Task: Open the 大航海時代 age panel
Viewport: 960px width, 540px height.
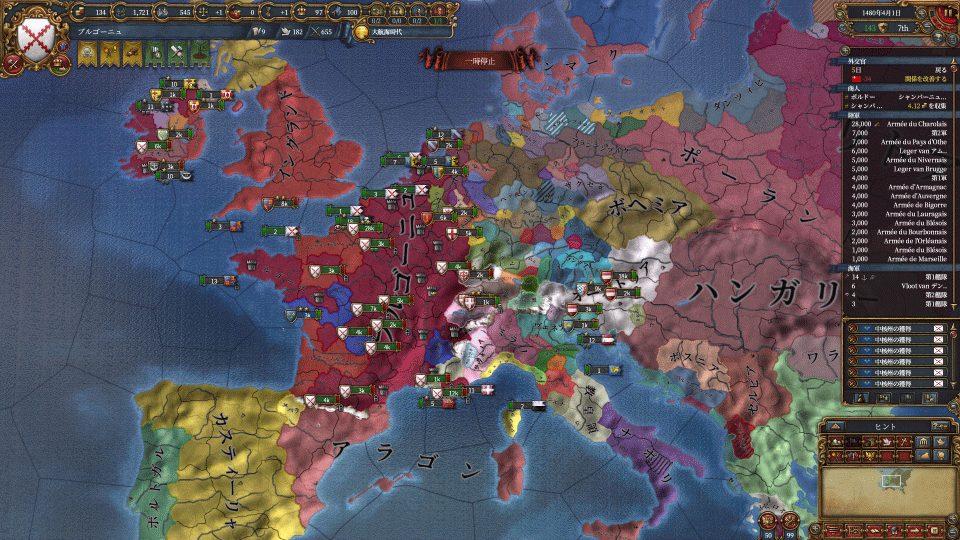Action: (393, 32)
